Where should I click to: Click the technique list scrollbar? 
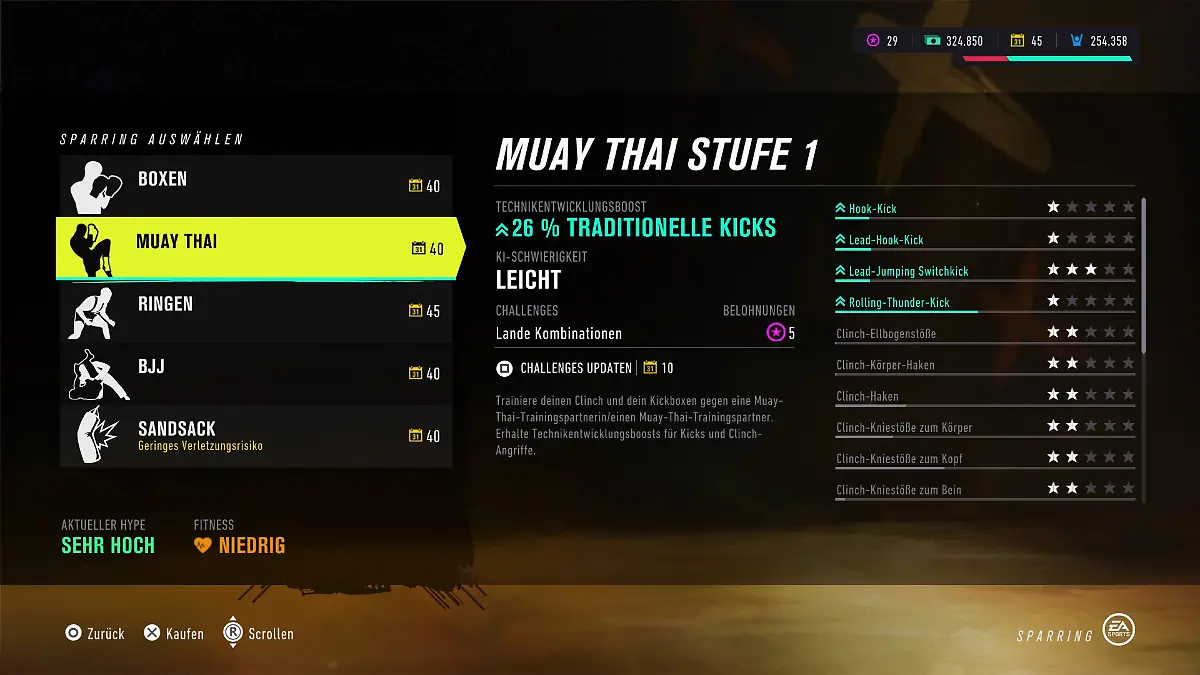pos(1144,275)
